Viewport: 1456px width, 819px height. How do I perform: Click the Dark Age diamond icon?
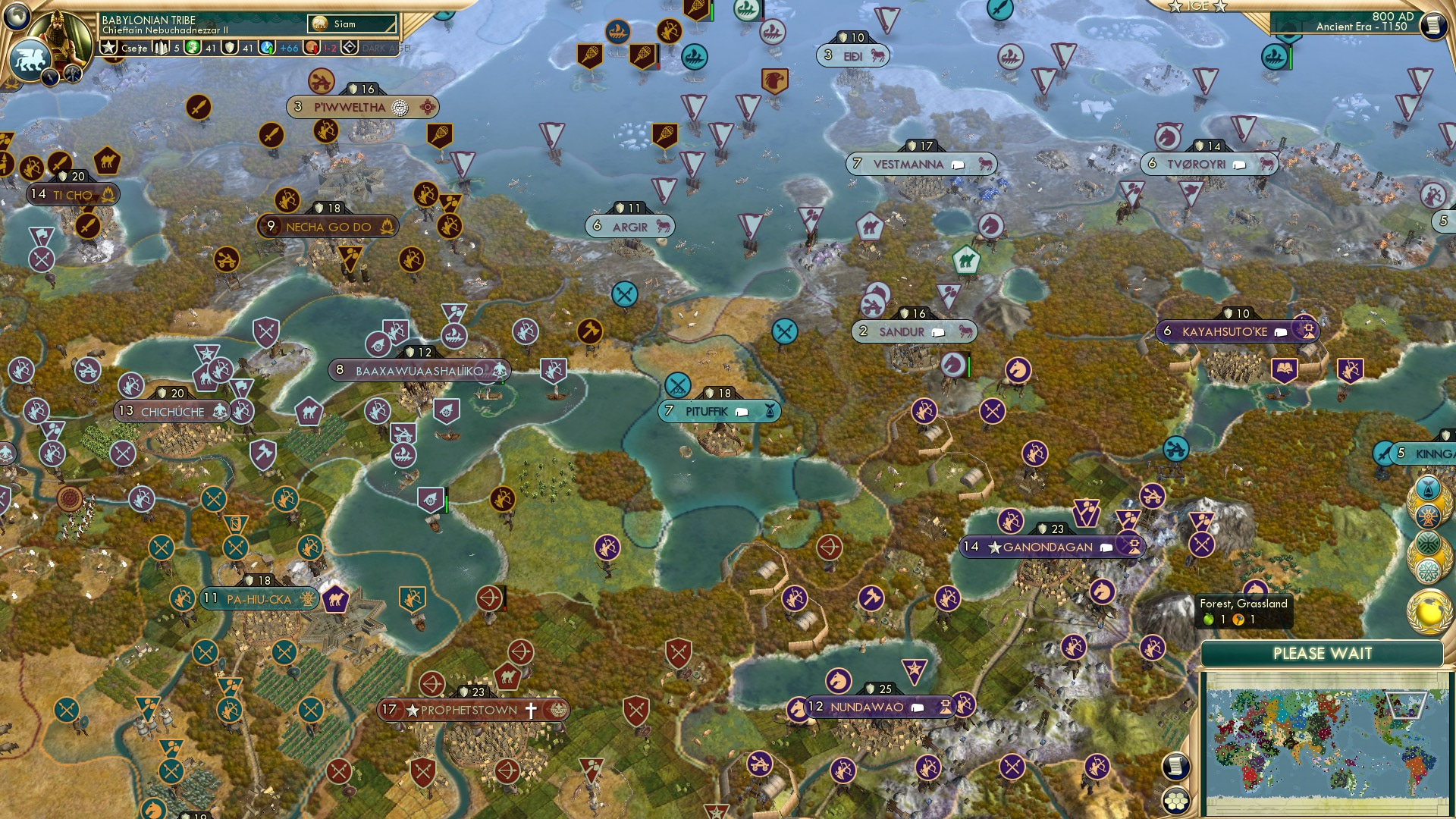coord(350,47)
